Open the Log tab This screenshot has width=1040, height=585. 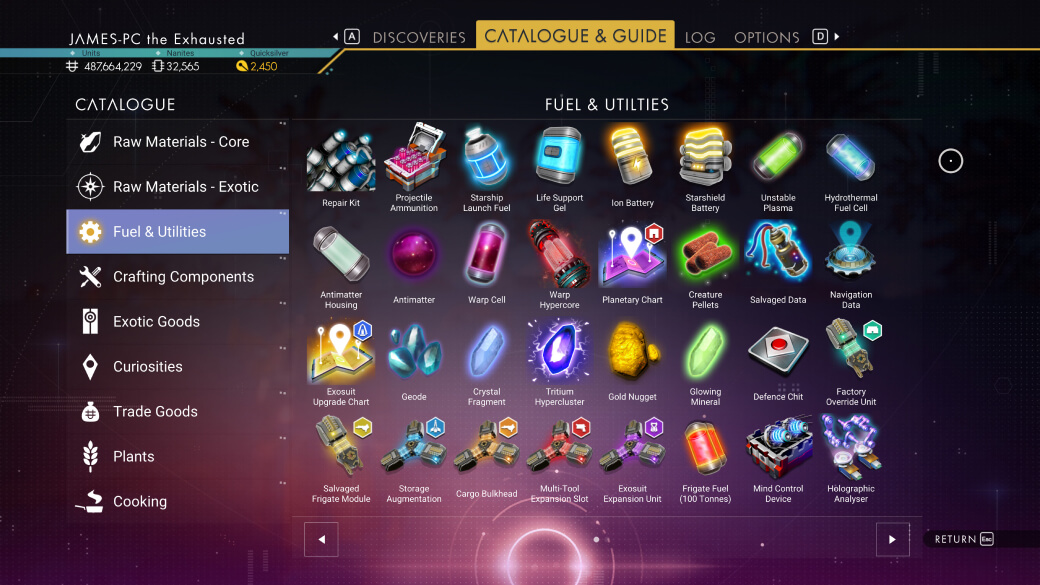click(700, 37)
